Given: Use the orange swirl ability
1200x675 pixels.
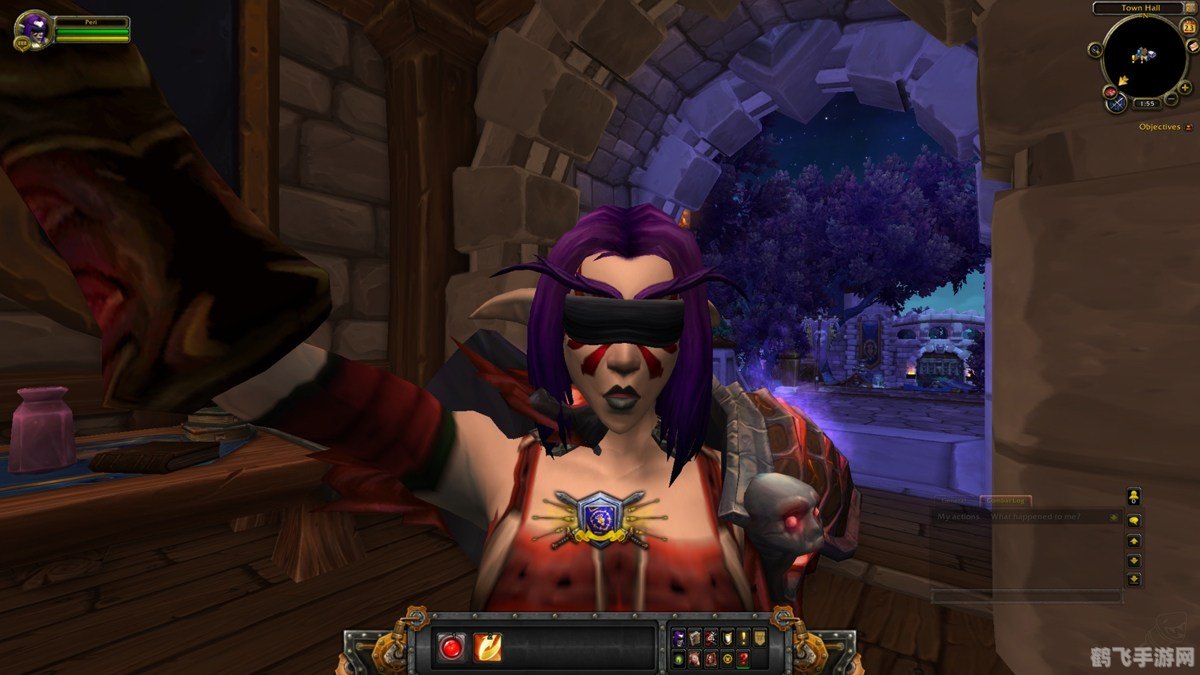Looking at the screenshot, I should (x=487, y=647).
